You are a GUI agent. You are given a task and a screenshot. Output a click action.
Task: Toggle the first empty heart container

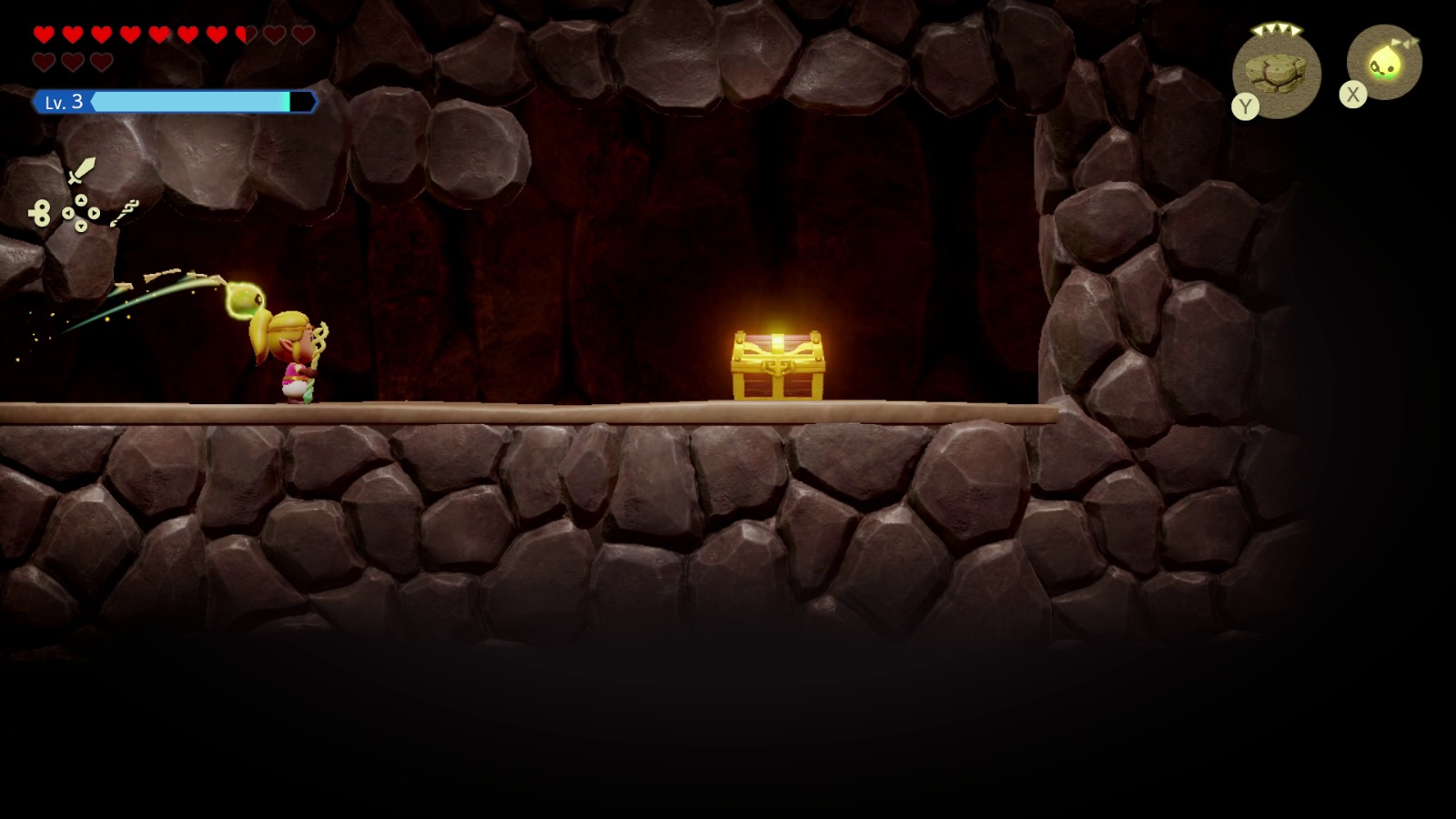tap(272, 33)
